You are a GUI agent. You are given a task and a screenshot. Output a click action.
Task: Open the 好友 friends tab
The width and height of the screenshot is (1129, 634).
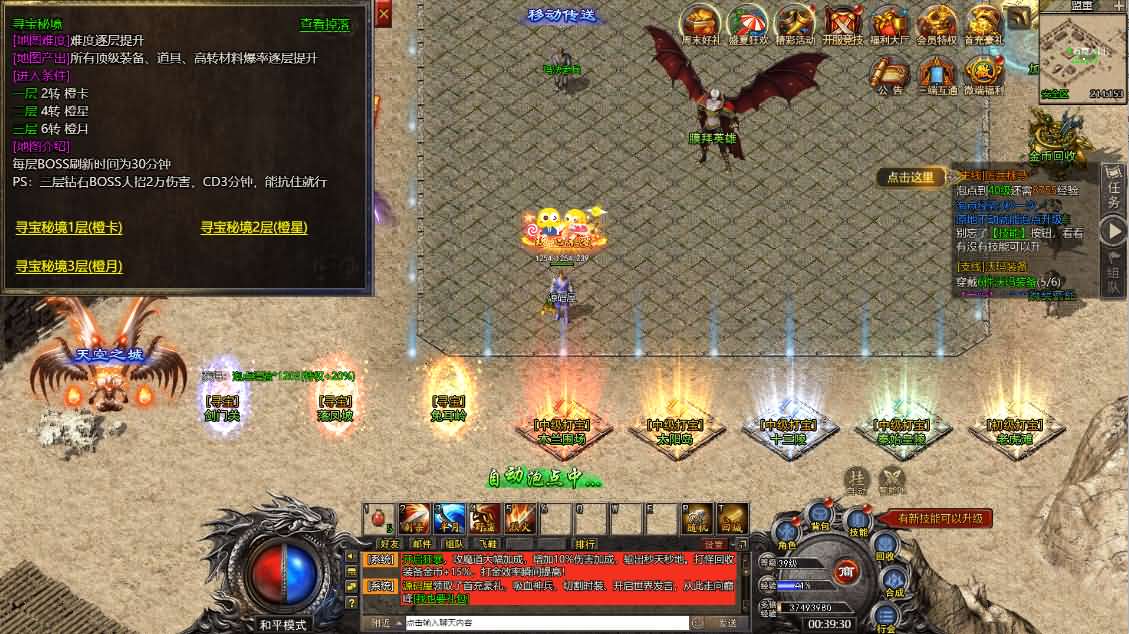click(x=388, y=543)
